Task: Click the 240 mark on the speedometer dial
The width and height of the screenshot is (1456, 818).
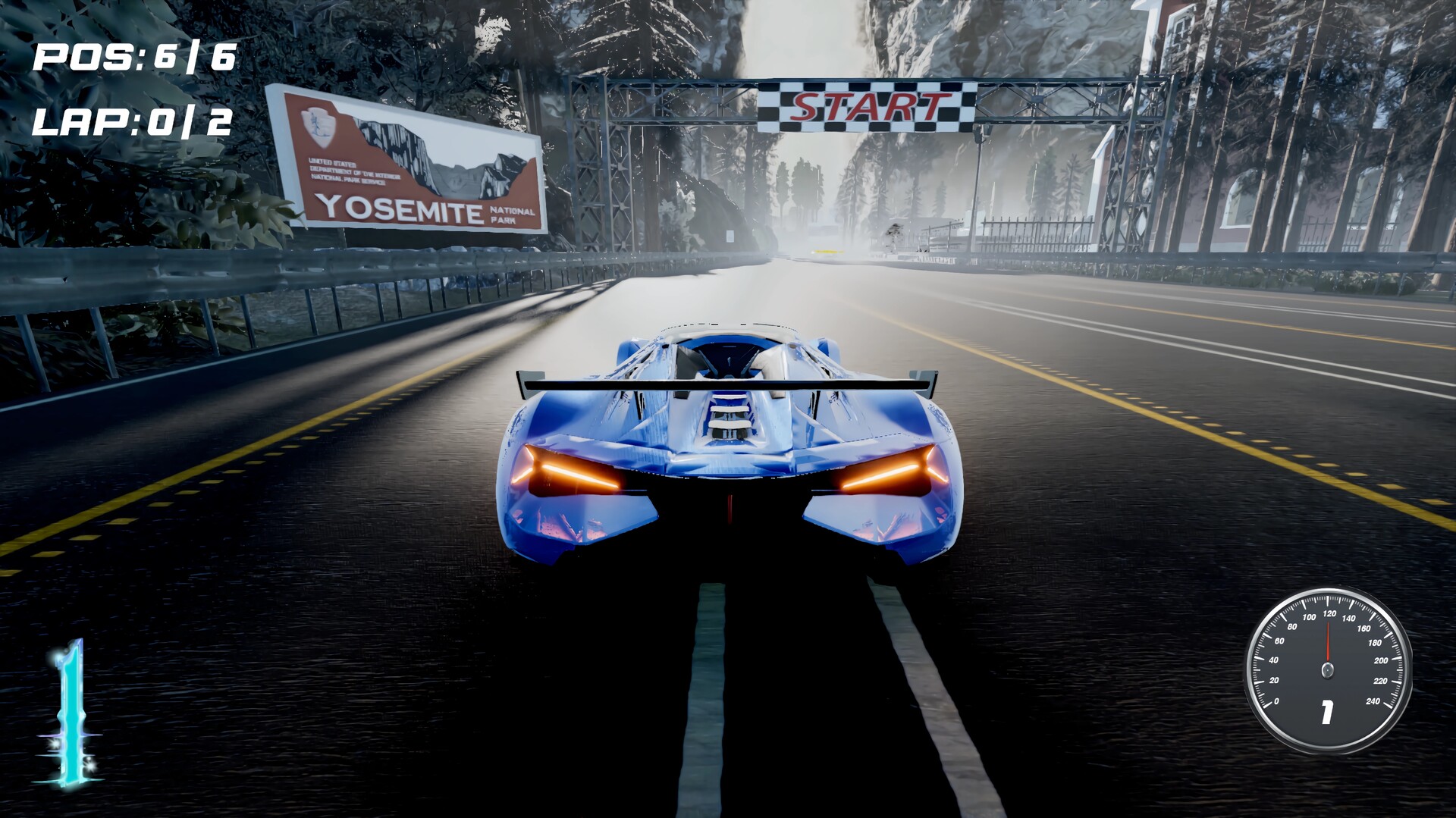Action: coord(1373,701)
